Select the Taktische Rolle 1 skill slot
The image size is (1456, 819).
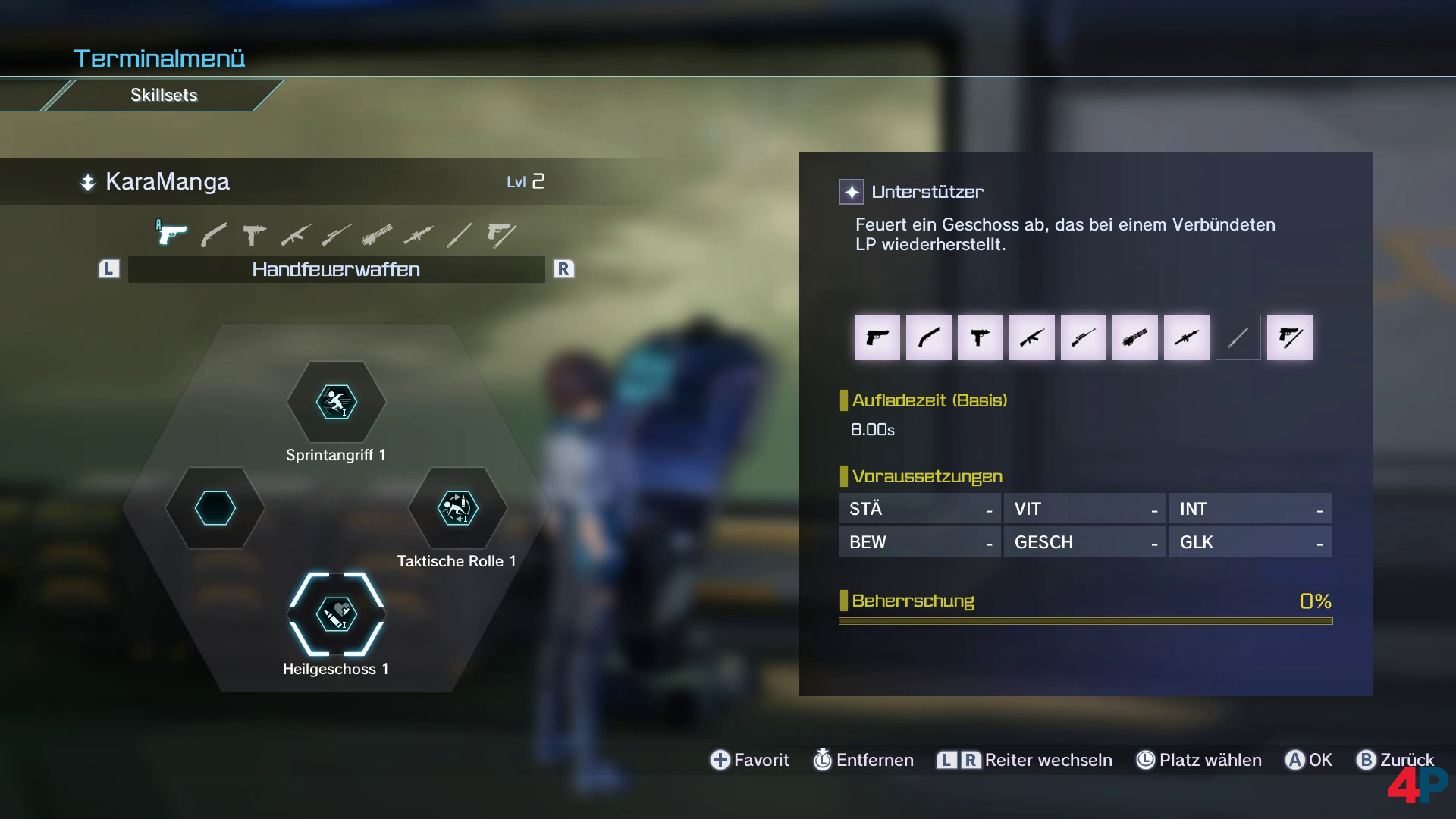[457, 508]
